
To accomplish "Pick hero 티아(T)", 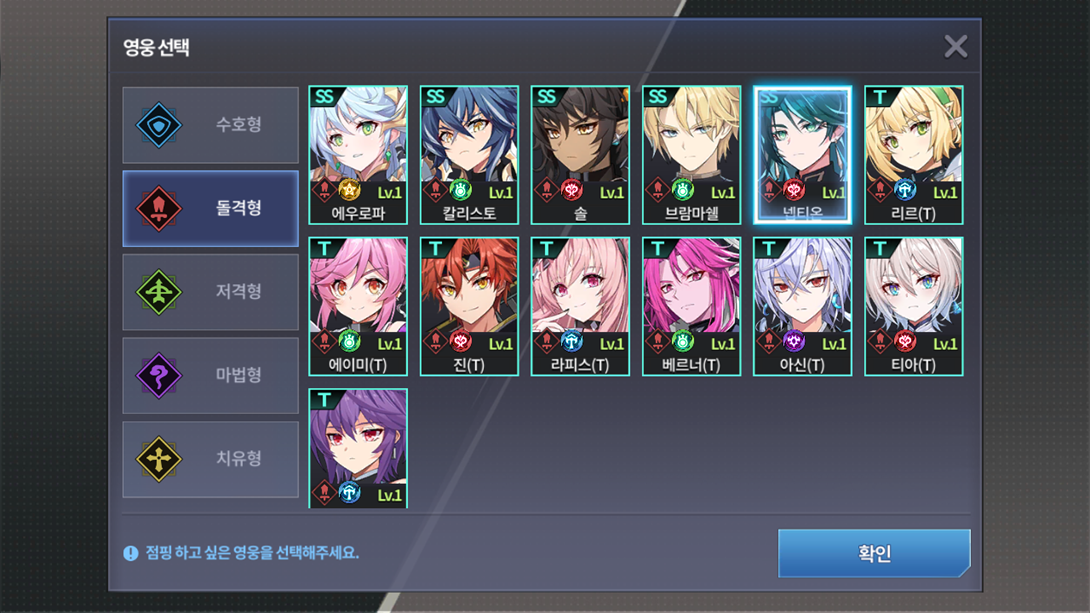I will point(913,306).
